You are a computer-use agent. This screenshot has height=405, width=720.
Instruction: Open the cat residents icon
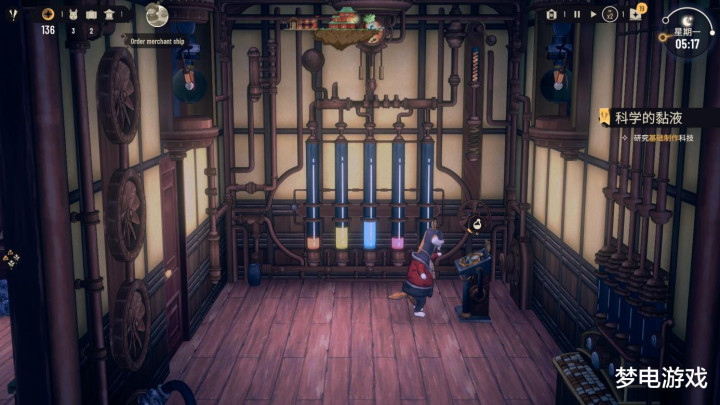[73, 15]
